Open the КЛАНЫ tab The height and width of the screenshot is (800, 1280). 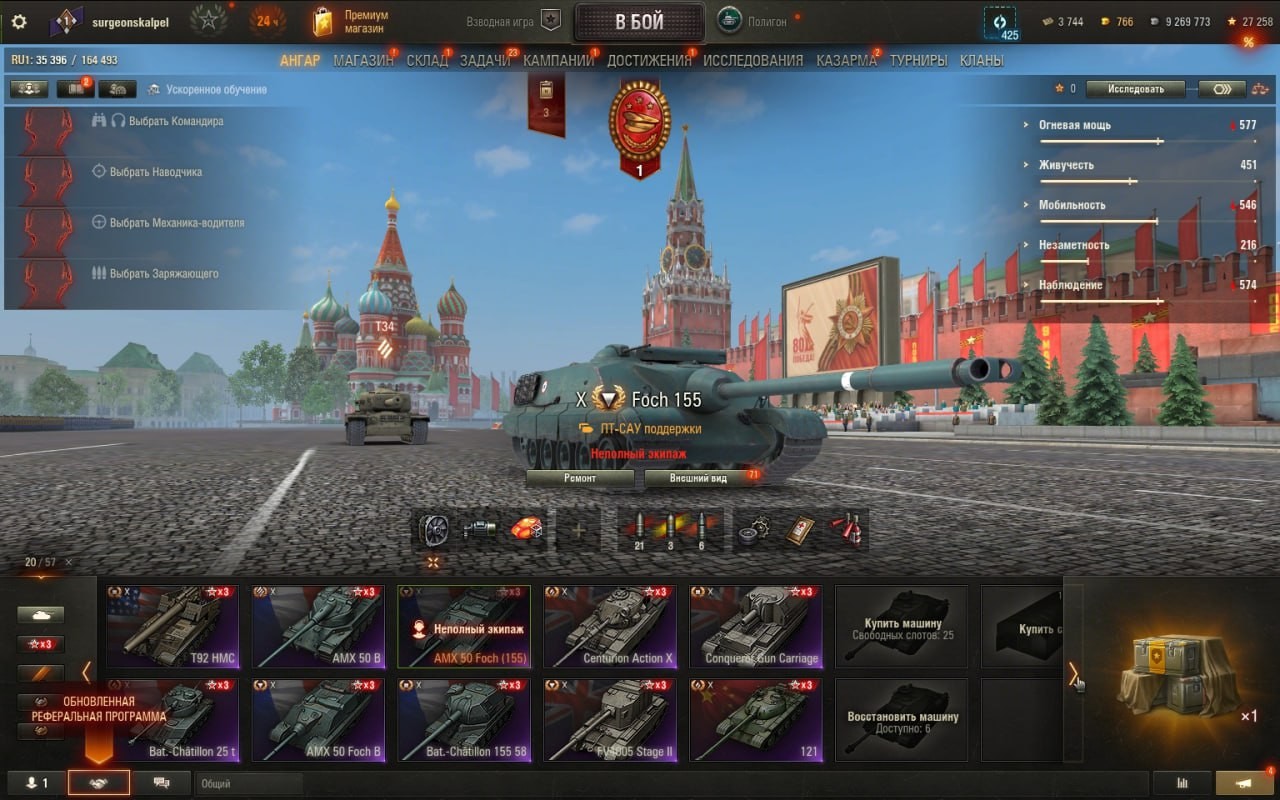[981, 60]
